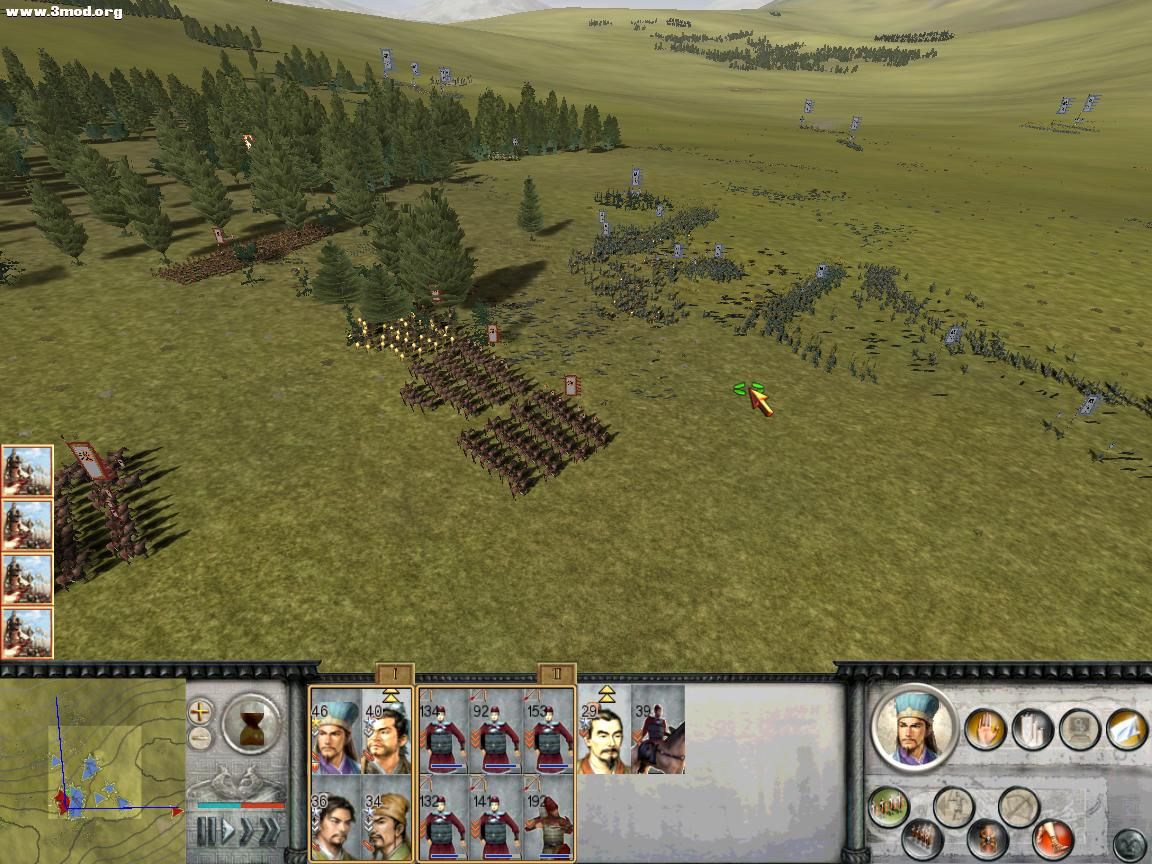Image resolution: width=1152 pixels, height=864 pixels.
Task: Issue halt order with the raised hand button
Action: click(x=985, y=729)
